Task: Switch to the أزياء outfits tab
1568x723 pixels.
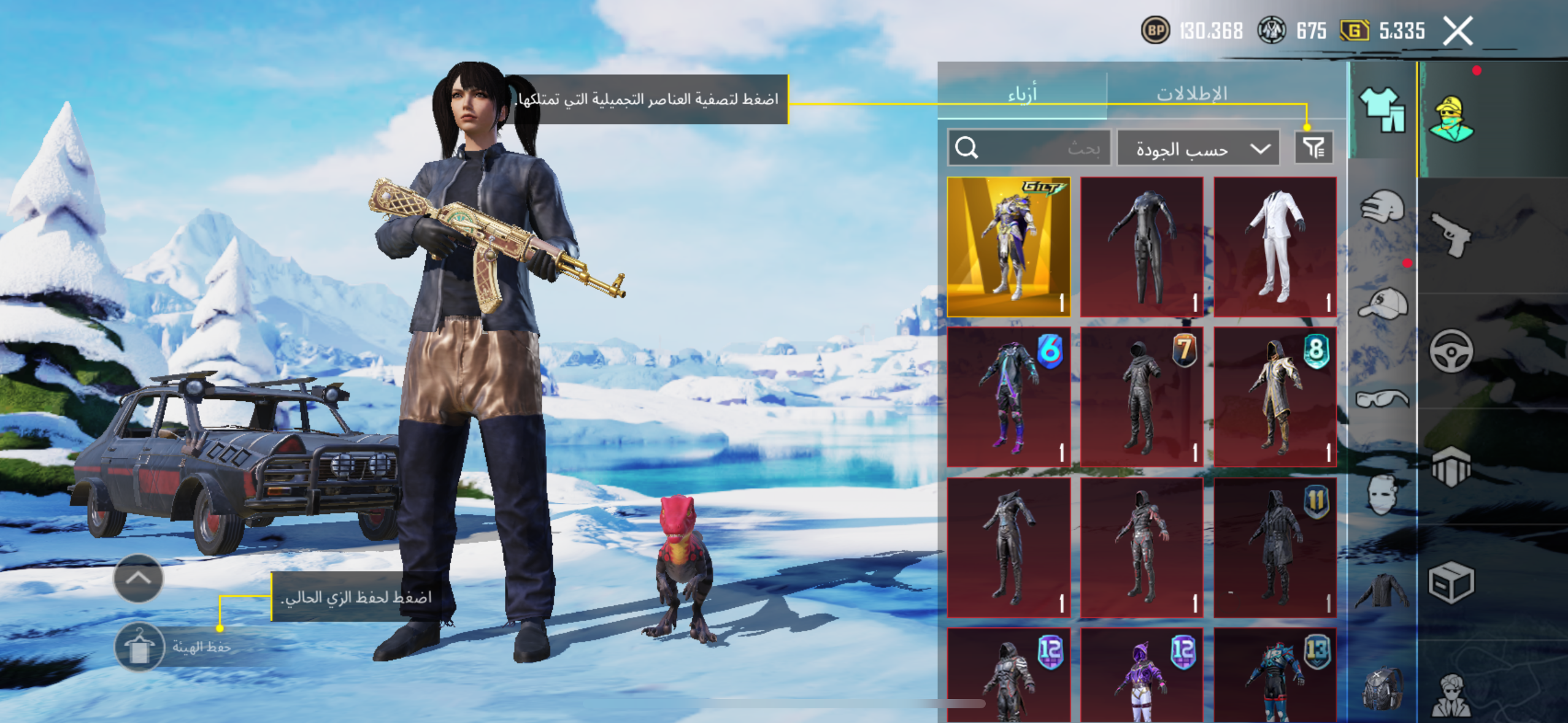Action: (1022, 94)
